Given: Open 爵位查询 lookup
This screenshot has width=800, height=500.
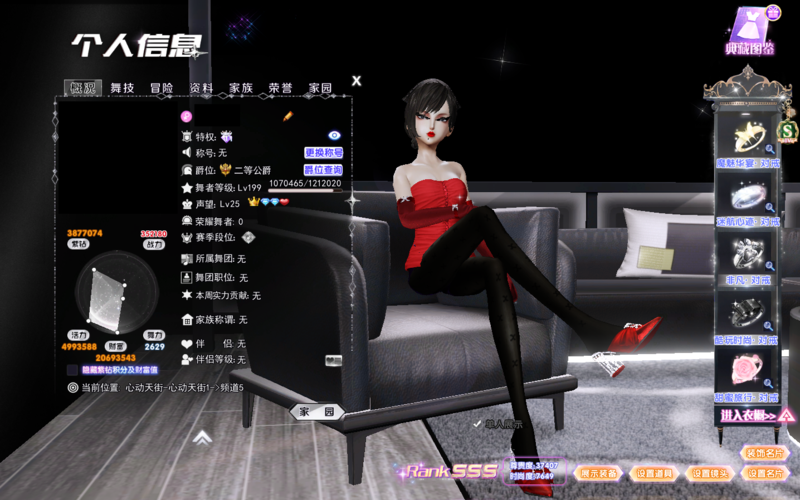Looking at the screenshot, I should pyautogui.click(x=323, y=170).
